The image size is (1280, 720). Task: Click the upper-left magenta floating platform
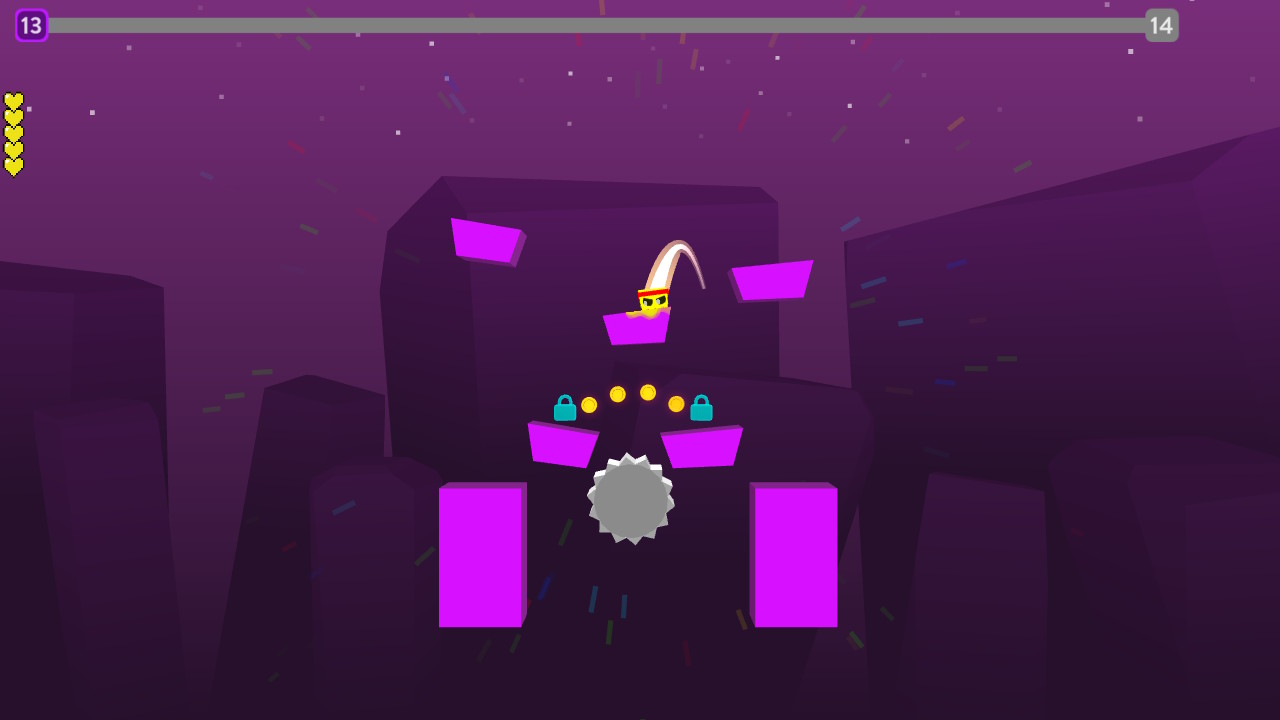point(487,243)
